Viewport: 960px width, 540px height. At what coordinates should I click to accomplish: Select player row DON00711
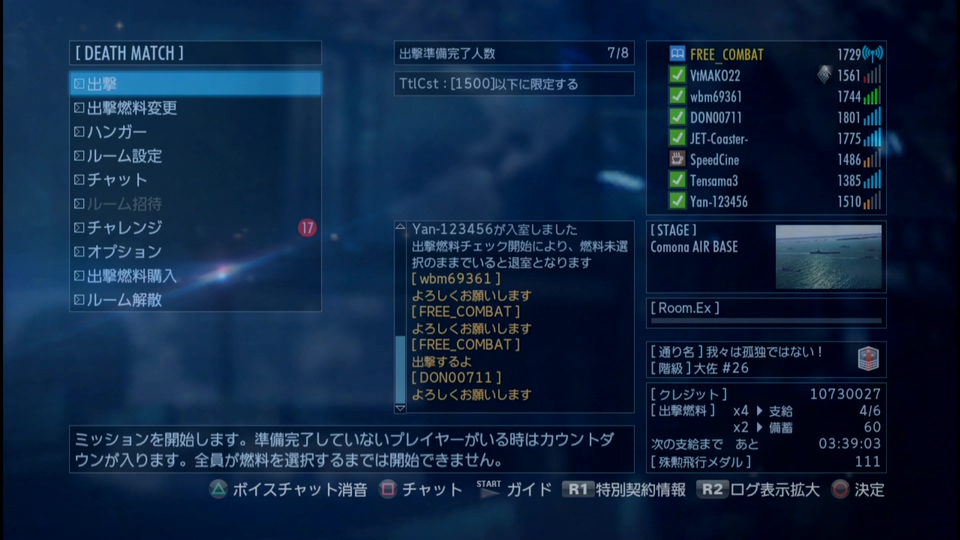(765, 117)
